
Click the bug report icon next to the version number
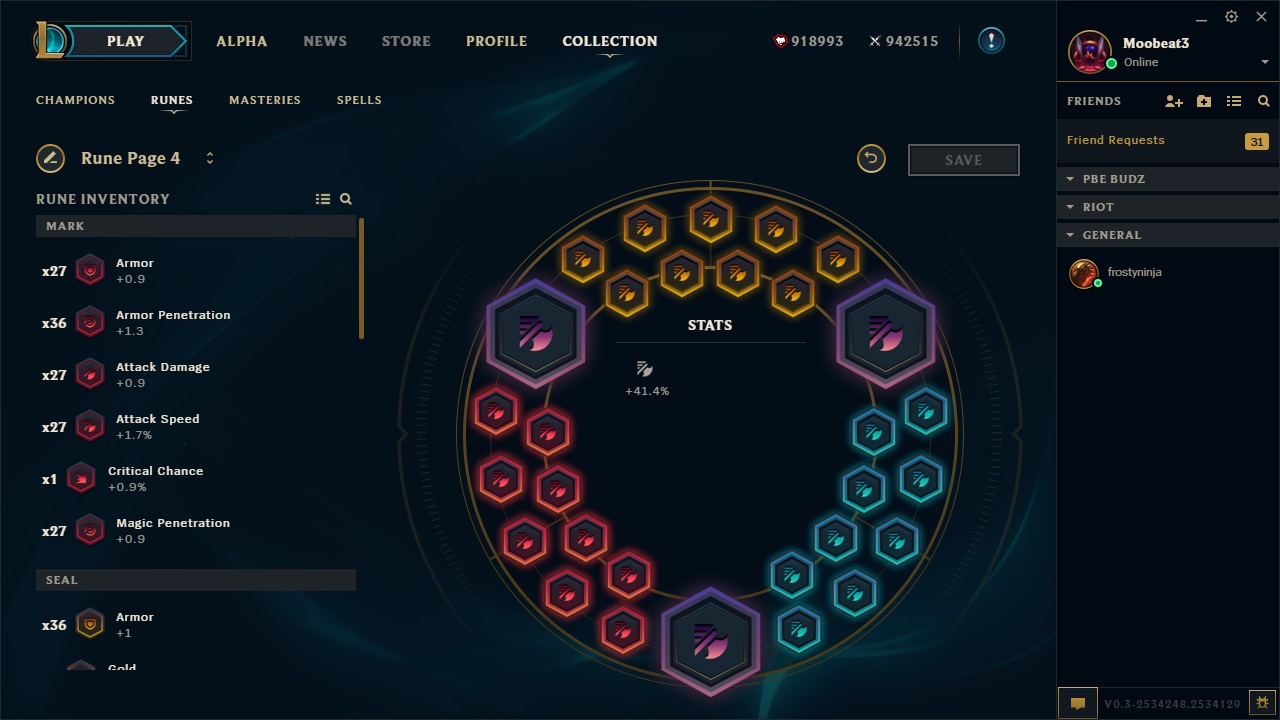click(x=1262, y=703)
